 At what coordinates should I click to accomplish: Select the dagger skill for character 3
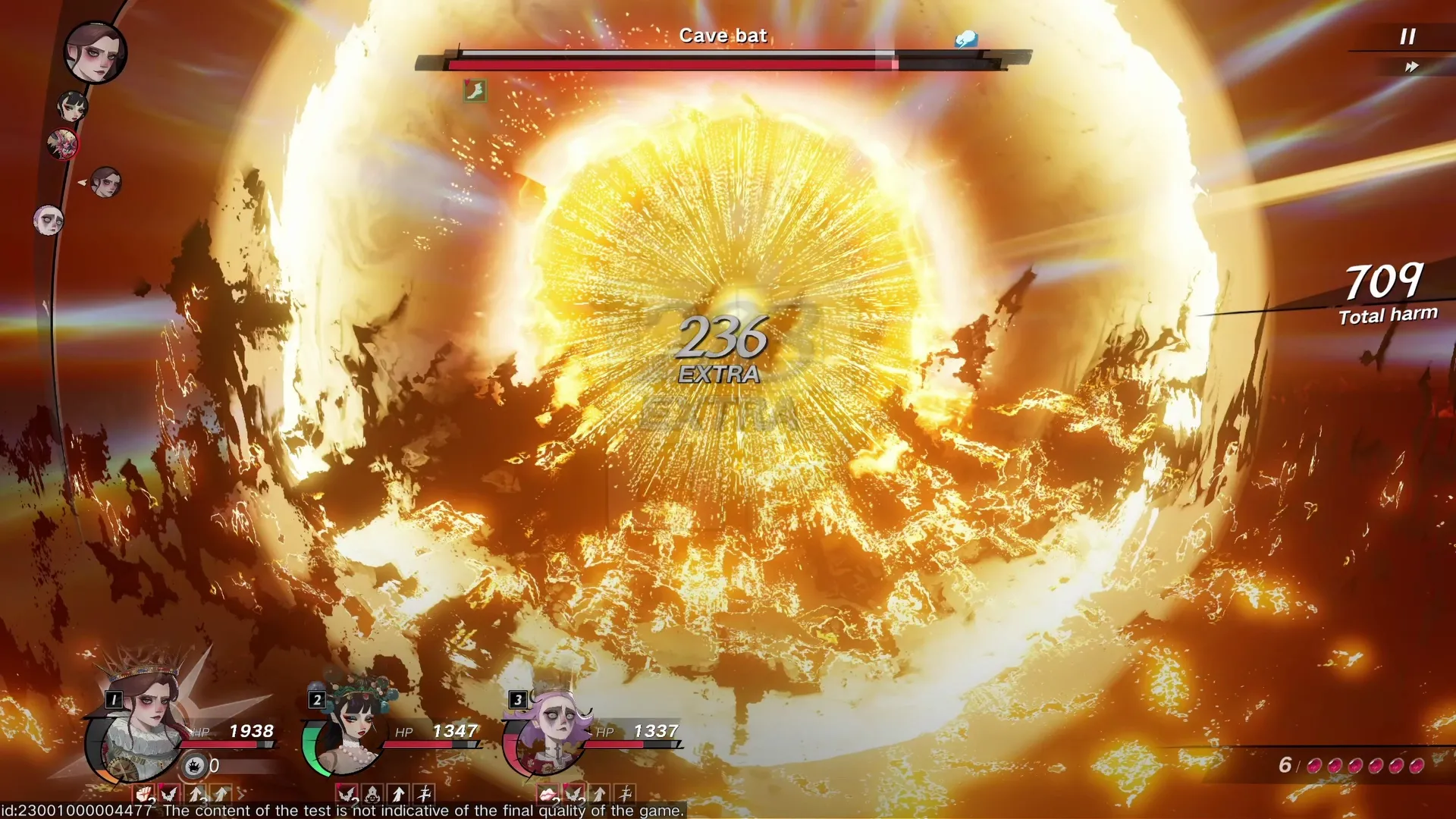point(625,793)
